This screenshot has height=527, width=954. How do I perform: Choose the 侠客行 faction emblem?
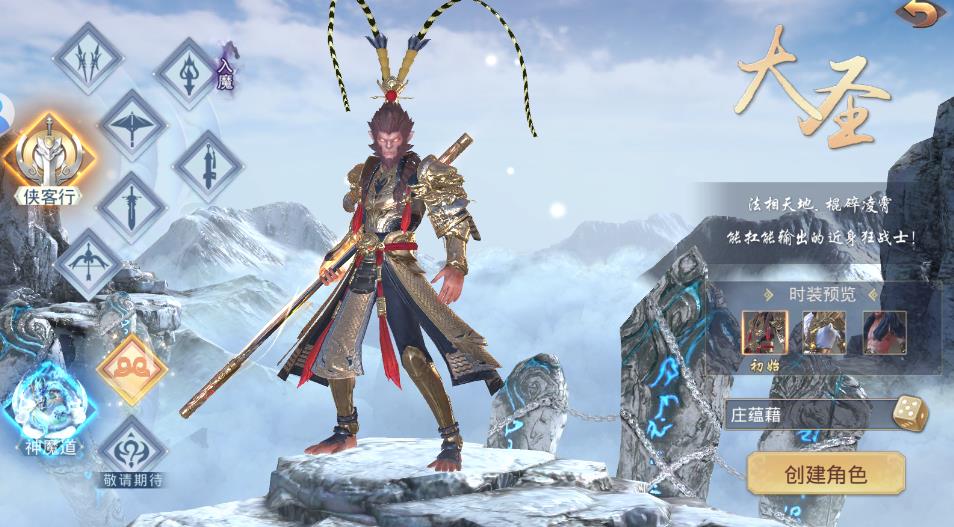(x=48, y=155)
